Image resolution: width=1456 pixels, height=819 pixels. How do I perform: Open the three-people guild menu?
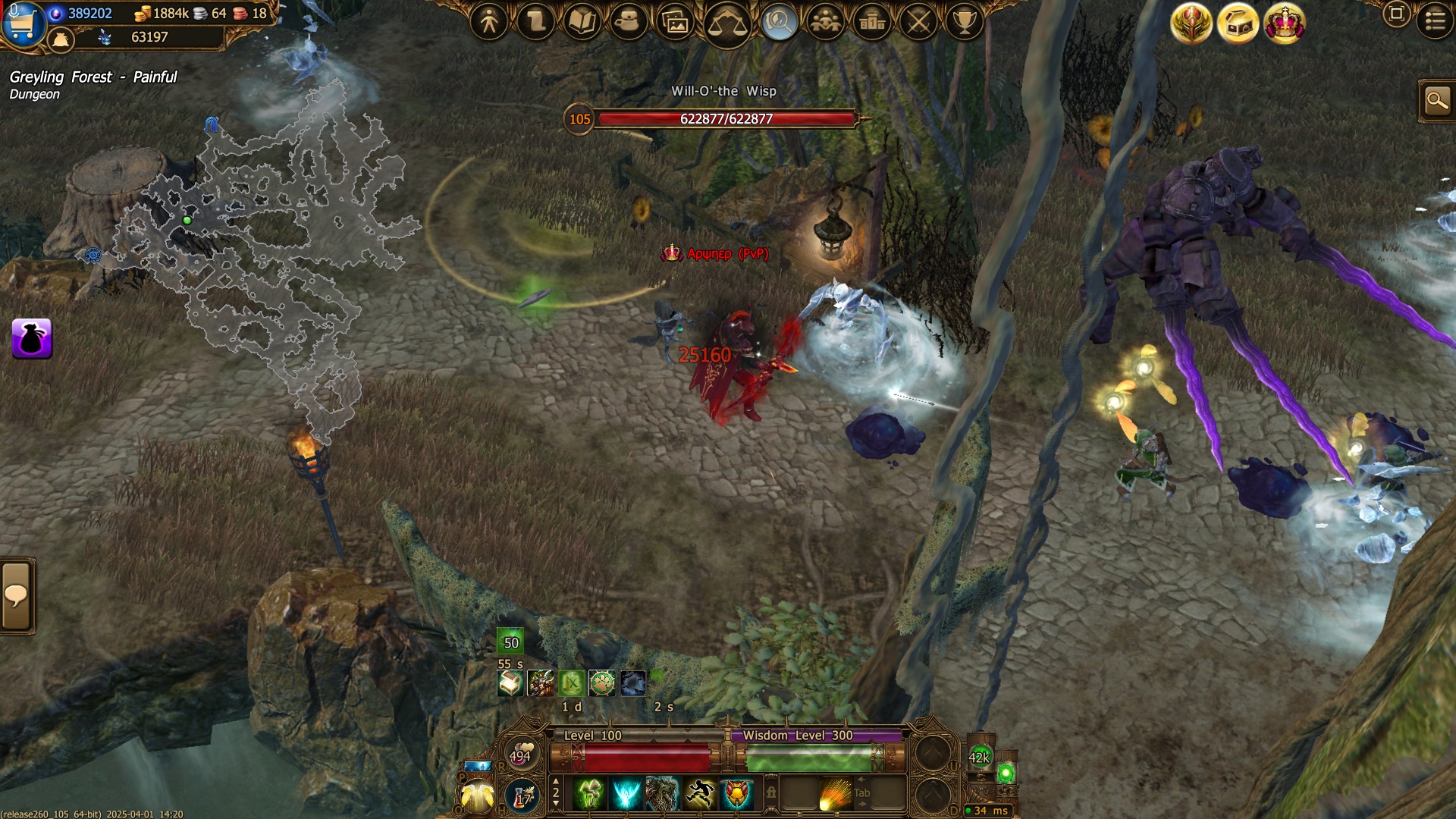pyautogui.click(x=825, y=22)
